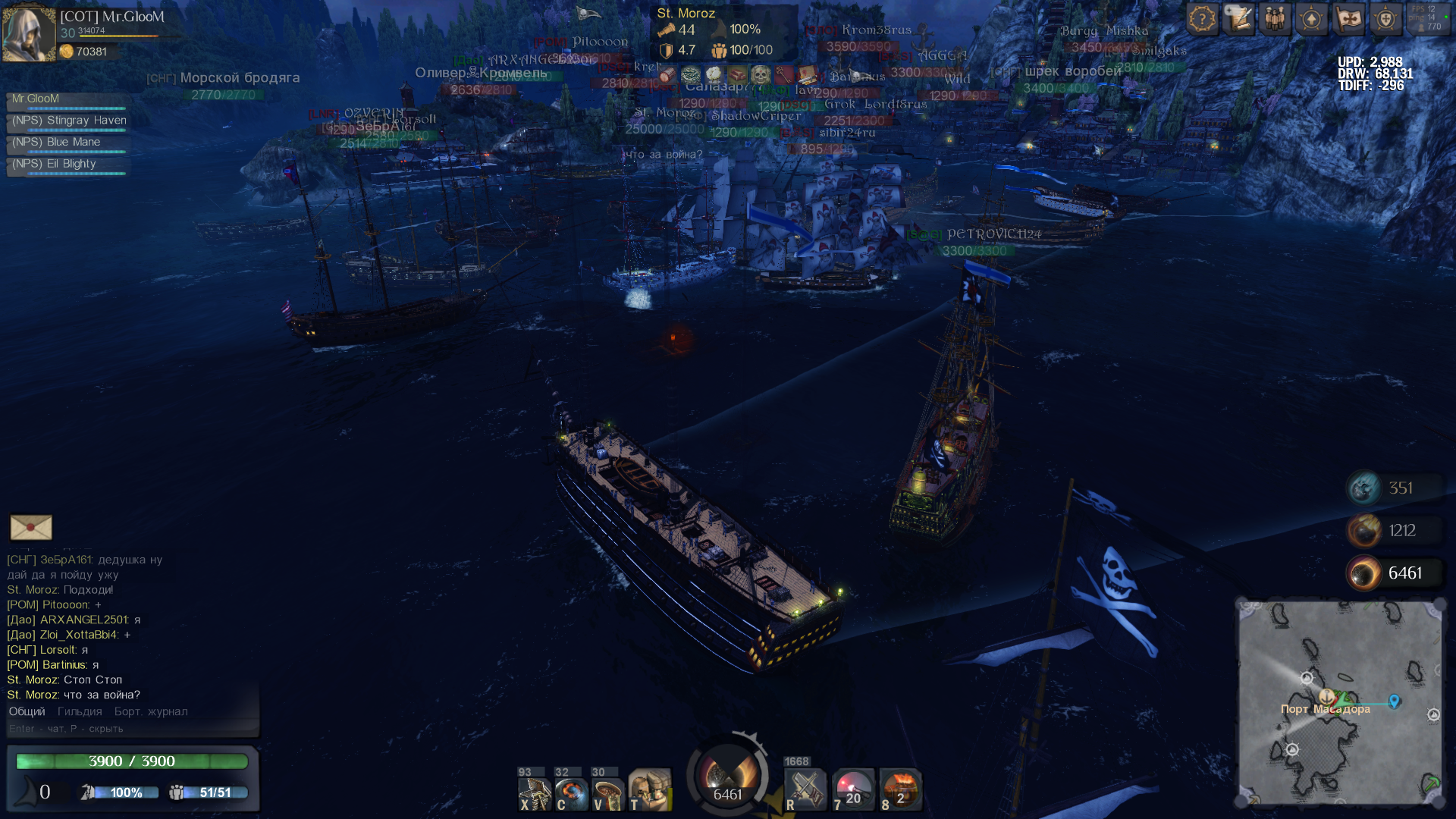
Task: Open the arrow compass upgrade menu
Action: click(1312, 19)
